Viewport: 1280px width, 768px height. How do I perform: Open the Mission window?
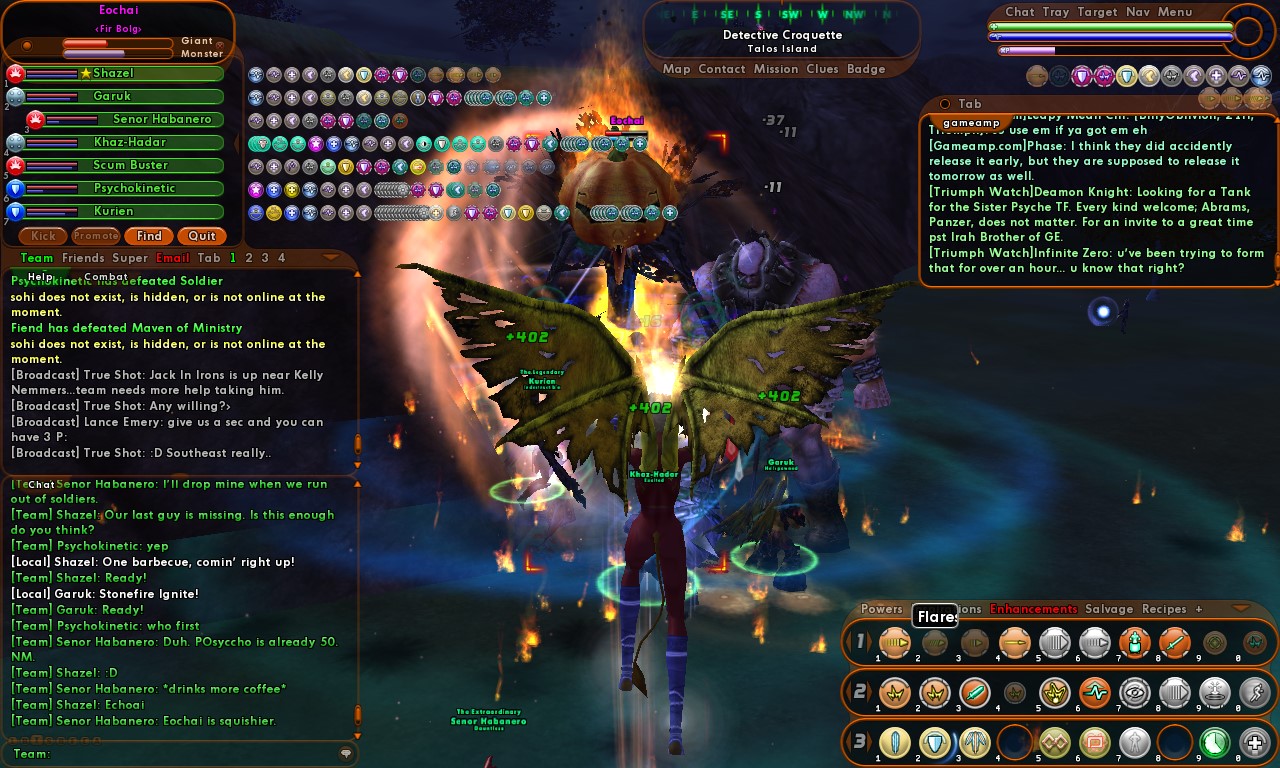click(x=776, y=69)
